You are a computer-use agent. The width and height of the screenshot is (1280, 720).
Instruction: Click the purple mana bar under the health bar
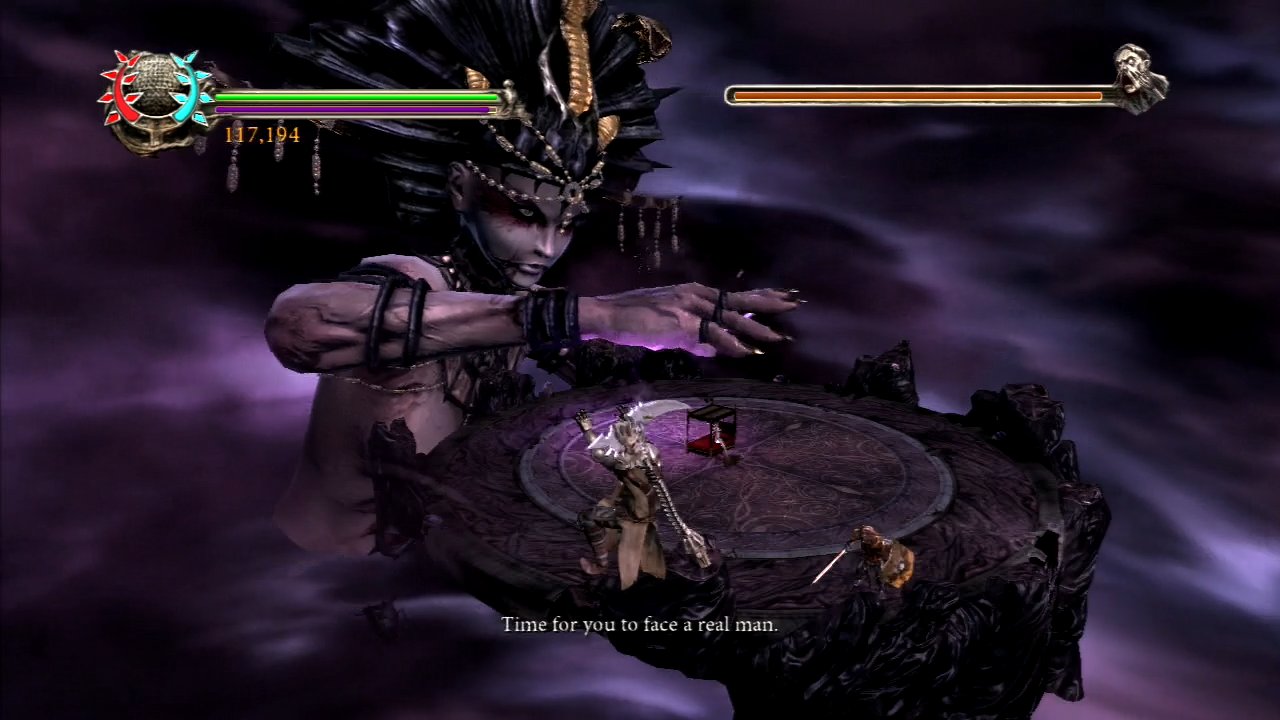click(x=350, y=109)
